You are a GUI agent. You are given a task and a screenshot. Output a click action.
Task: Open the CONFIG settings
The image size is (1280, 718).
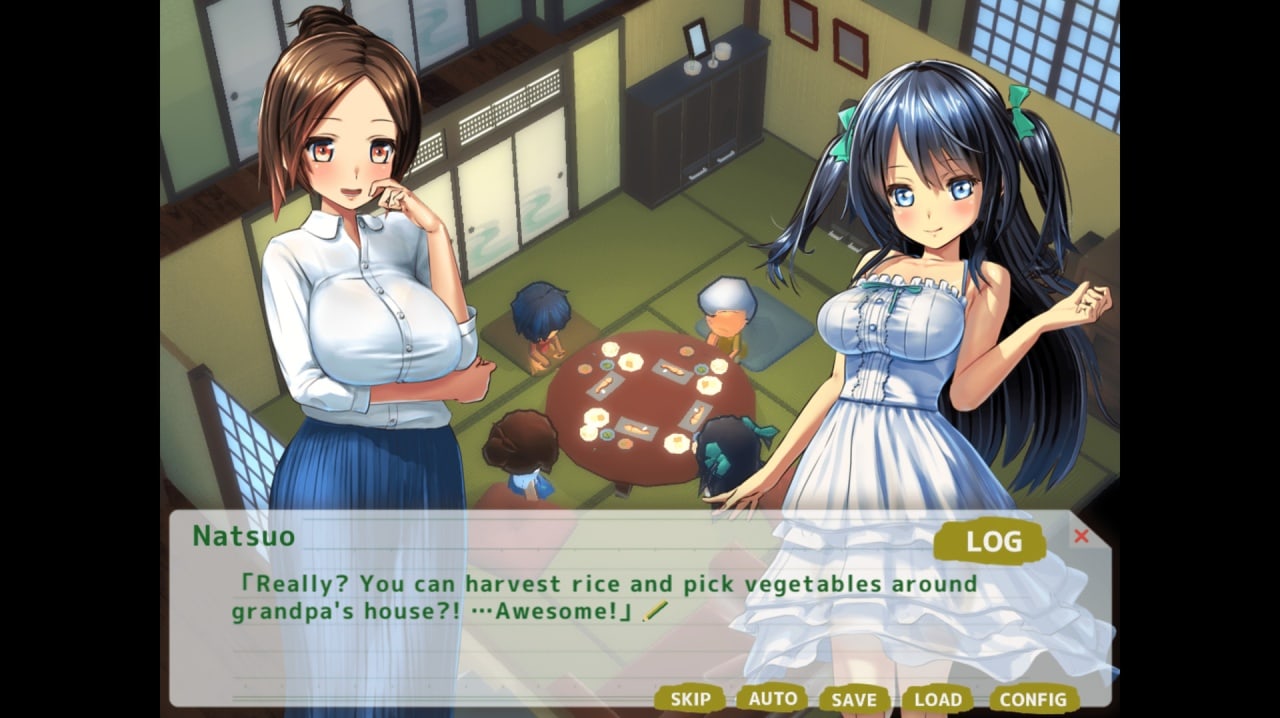click(1033, 699)
